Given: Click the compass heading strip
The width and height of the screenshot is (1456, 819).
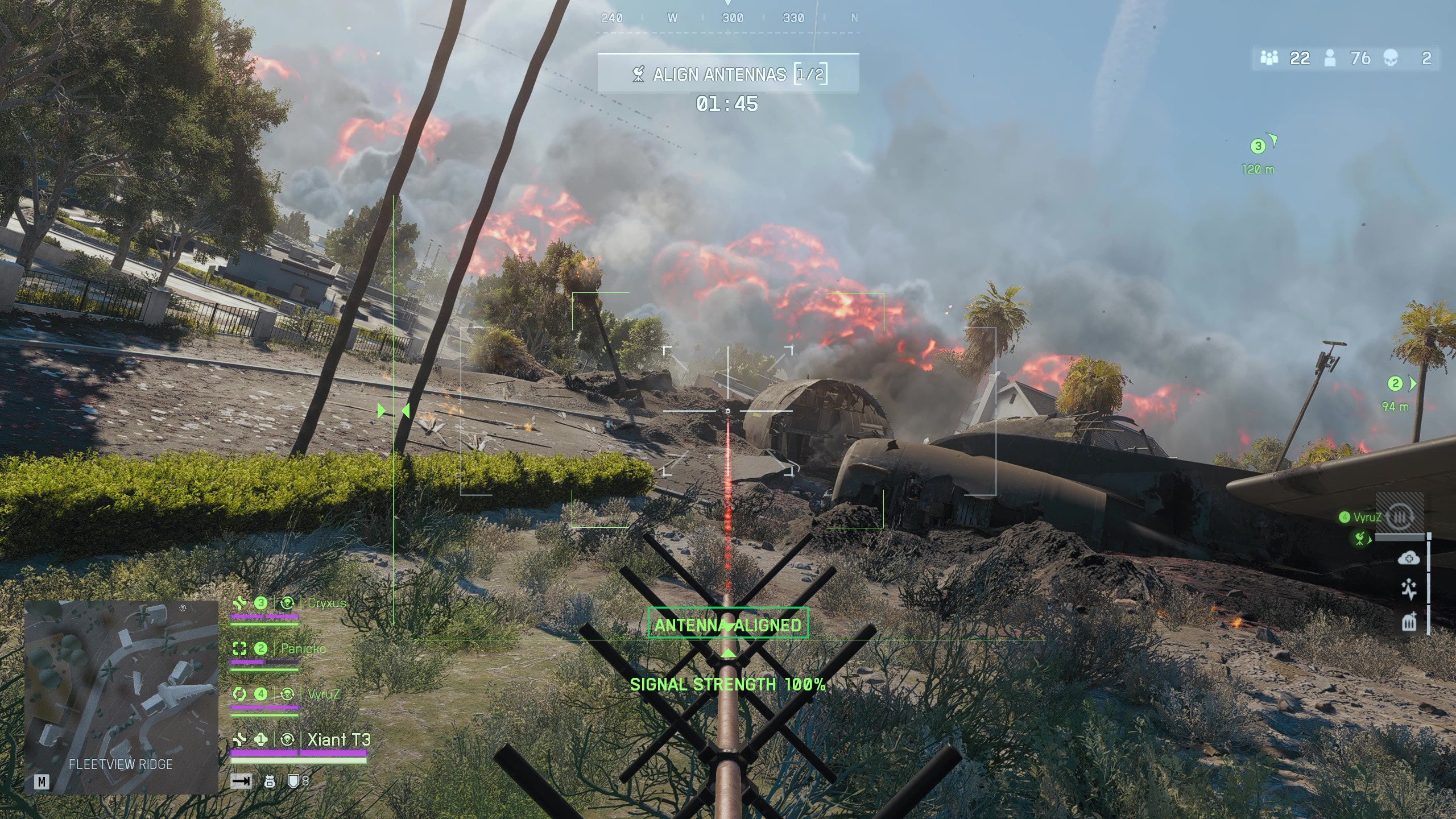Looking at the screenshot, I should [728, 18].
